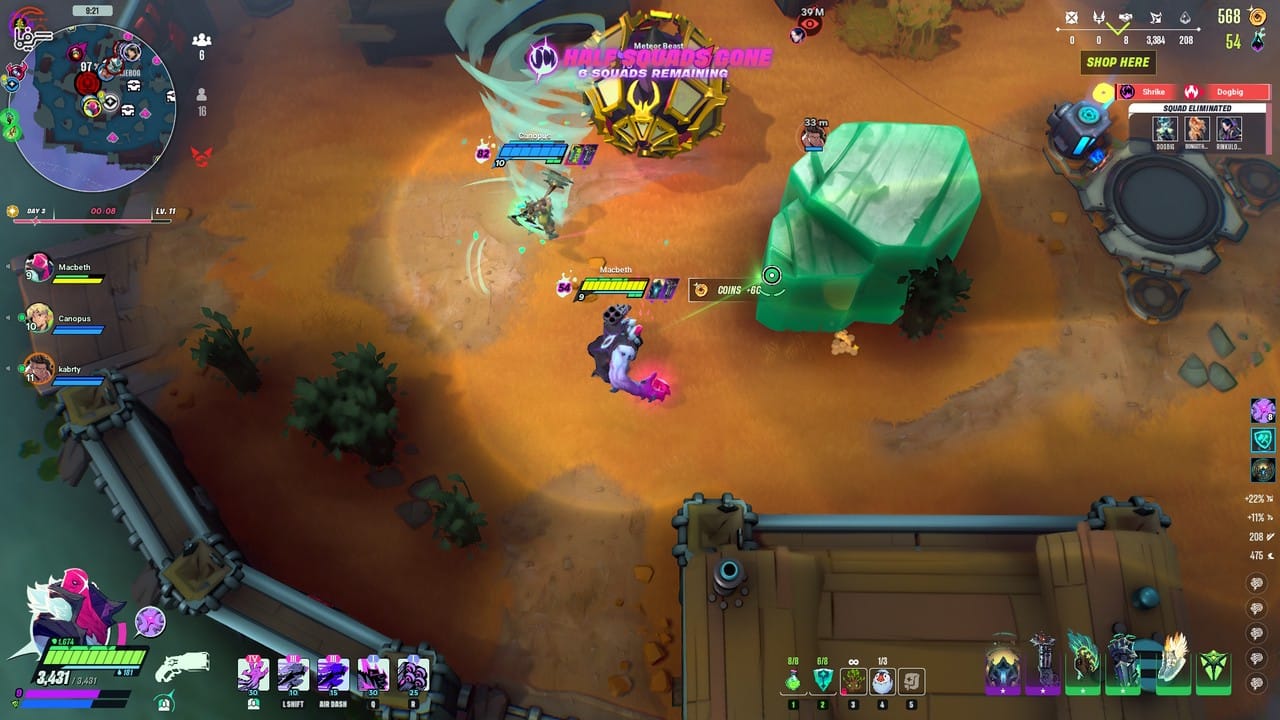This screenshot has height=720, width=1280.
Task: Activate the R ability icon
Action: pos(412,674)
